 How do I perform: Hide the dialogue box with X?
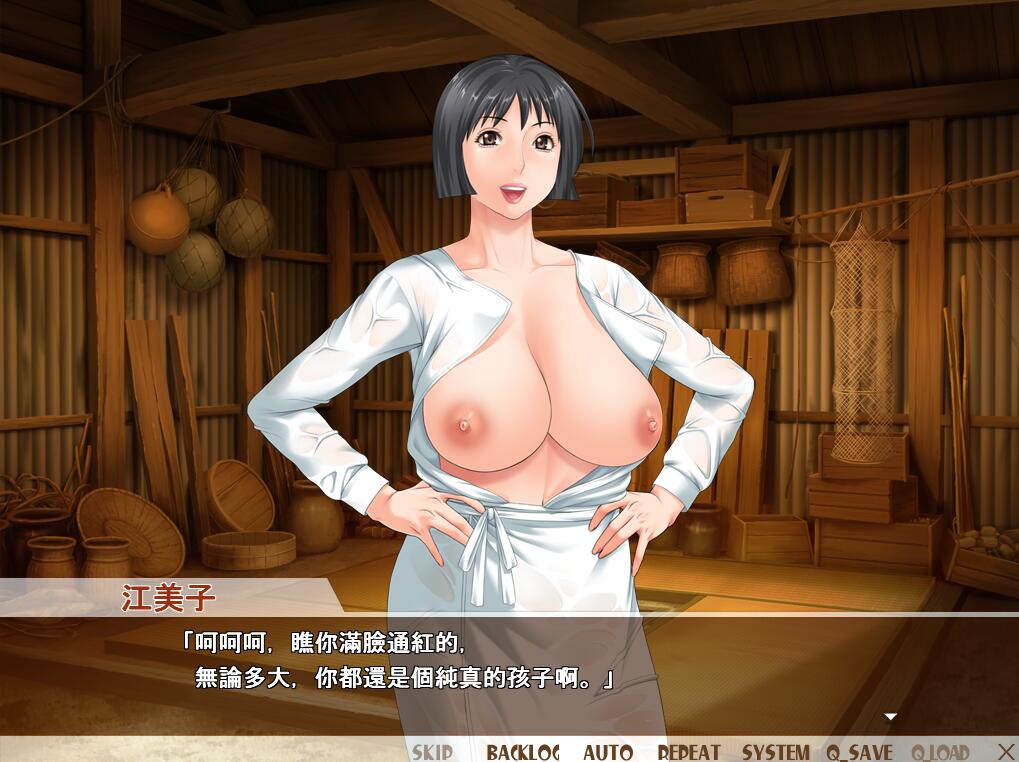click(x=1006, y=751)
